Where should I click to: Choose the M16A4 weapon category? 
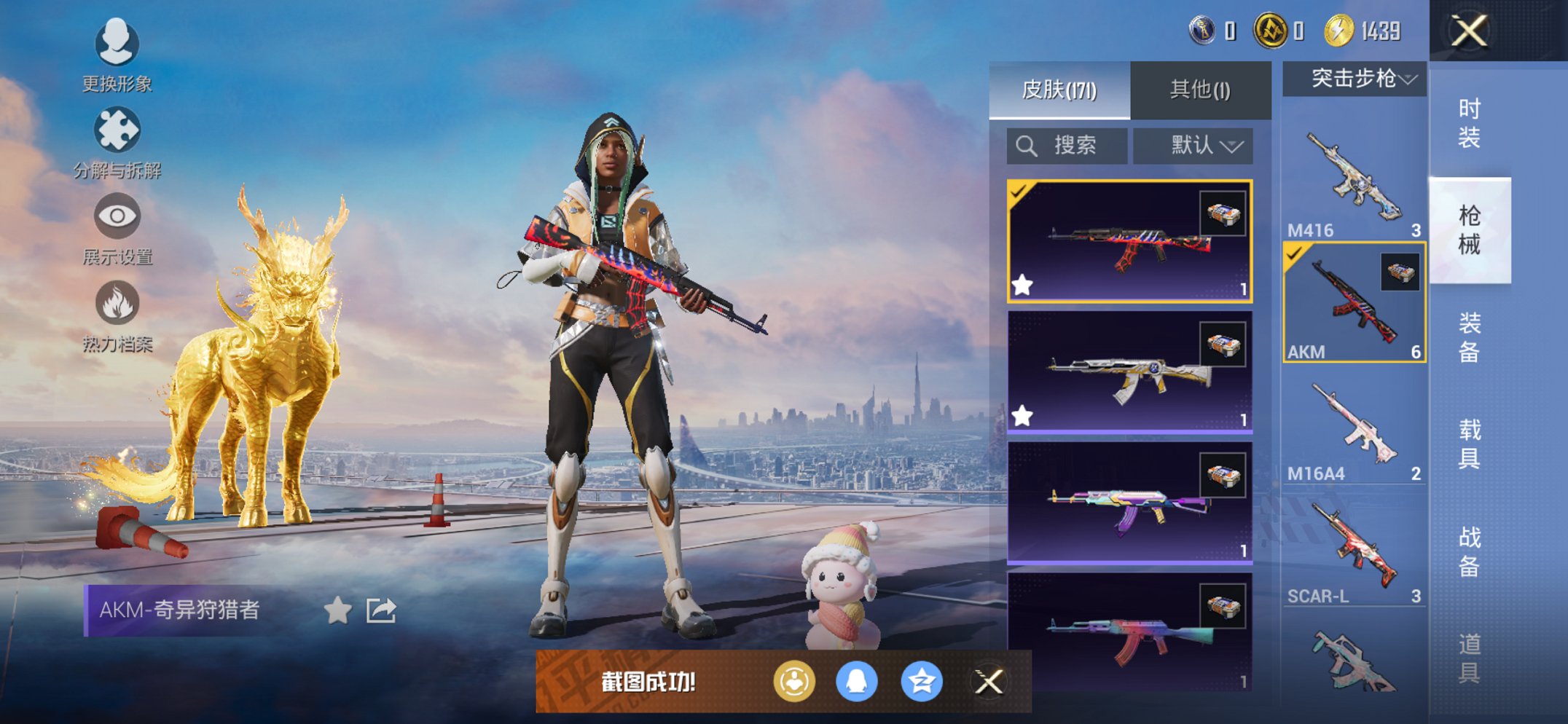[1354, 430]
